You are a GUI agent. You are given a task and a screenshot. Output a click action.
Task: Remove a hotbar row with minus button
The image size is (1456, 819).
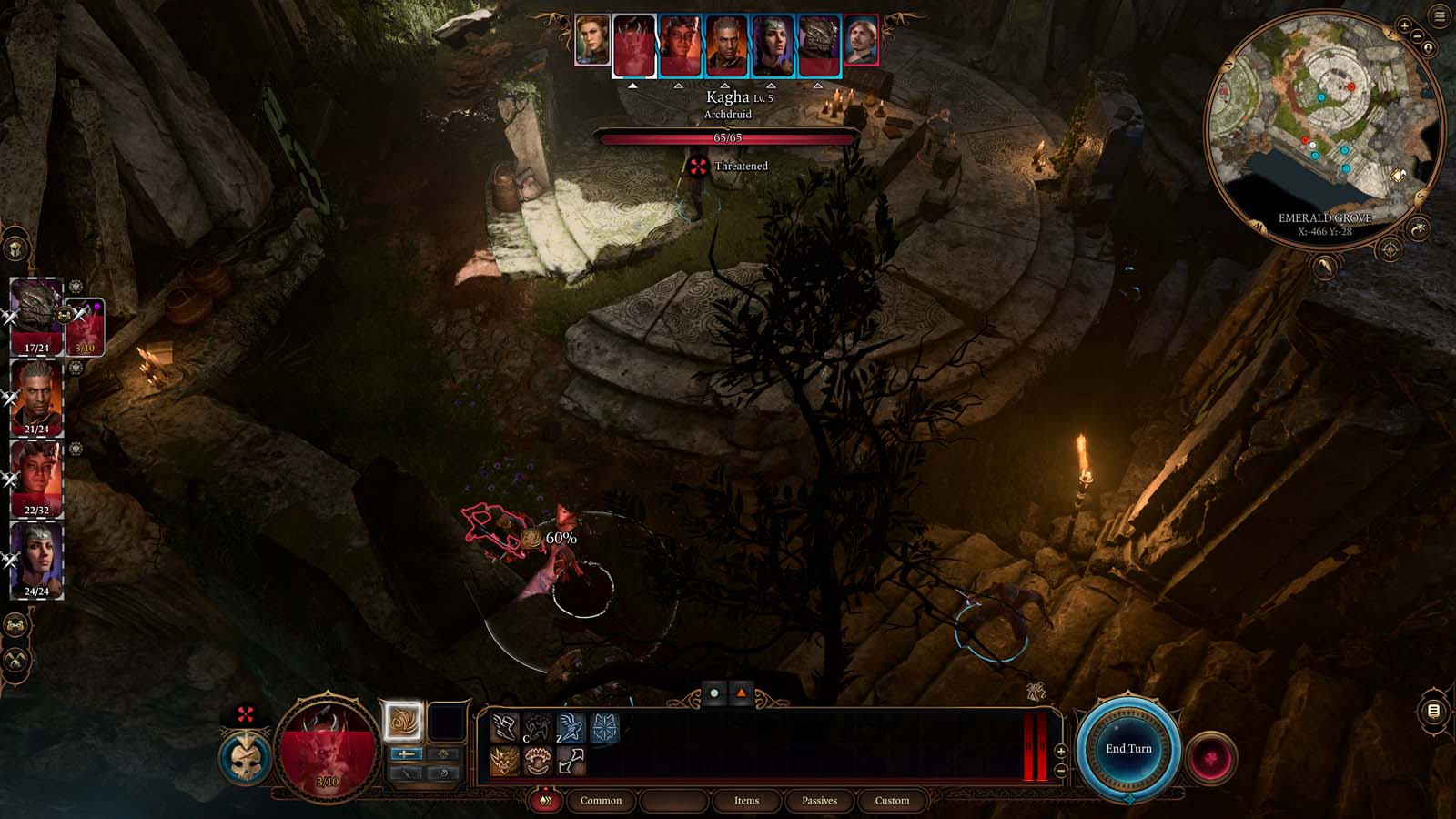click(x=1061, y=771)
